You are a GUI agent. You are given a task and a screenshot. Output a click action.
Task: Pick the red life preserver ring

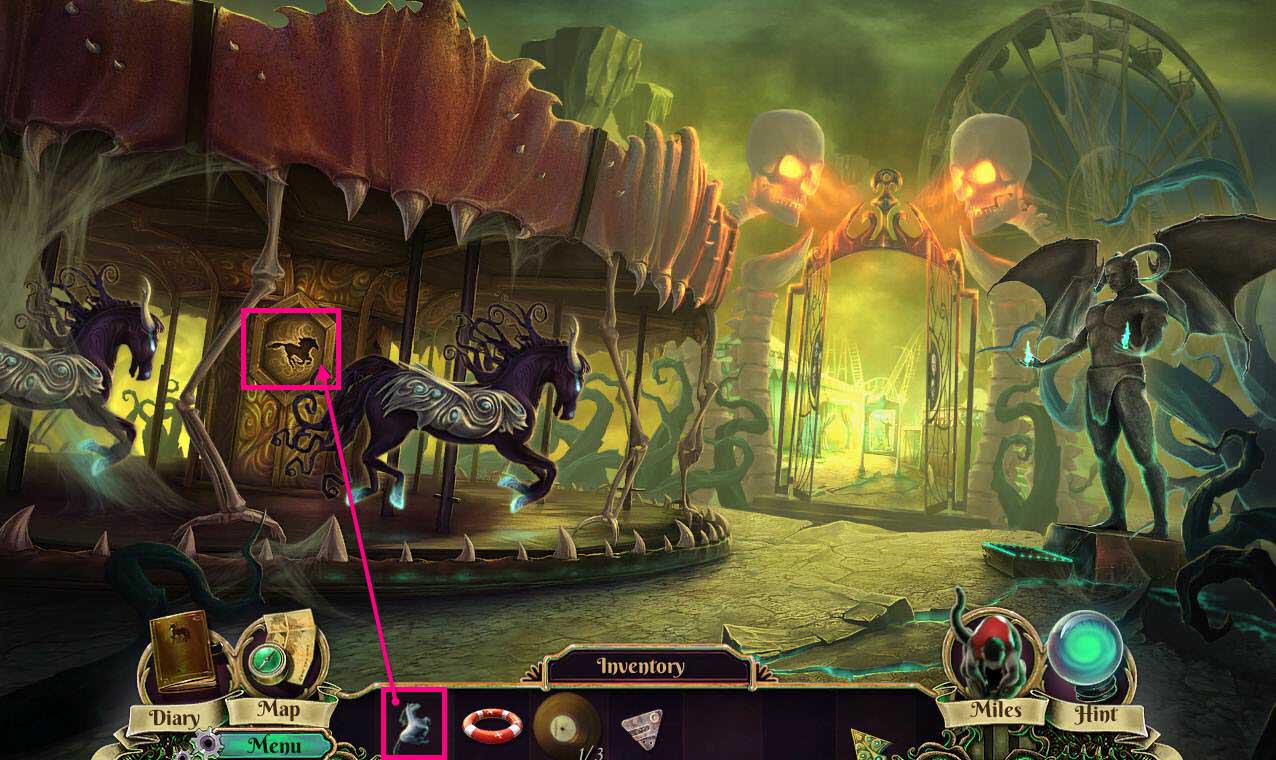[492, 724]
